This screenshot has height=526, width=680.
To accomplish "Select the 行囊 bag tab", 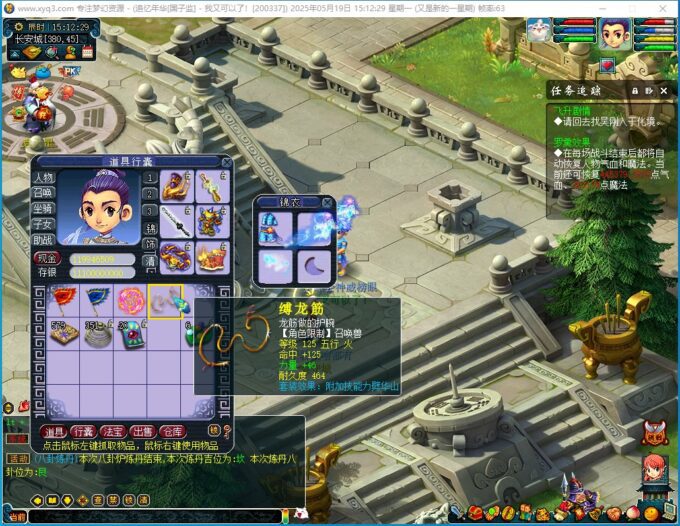I will click(x=83, y=431).
